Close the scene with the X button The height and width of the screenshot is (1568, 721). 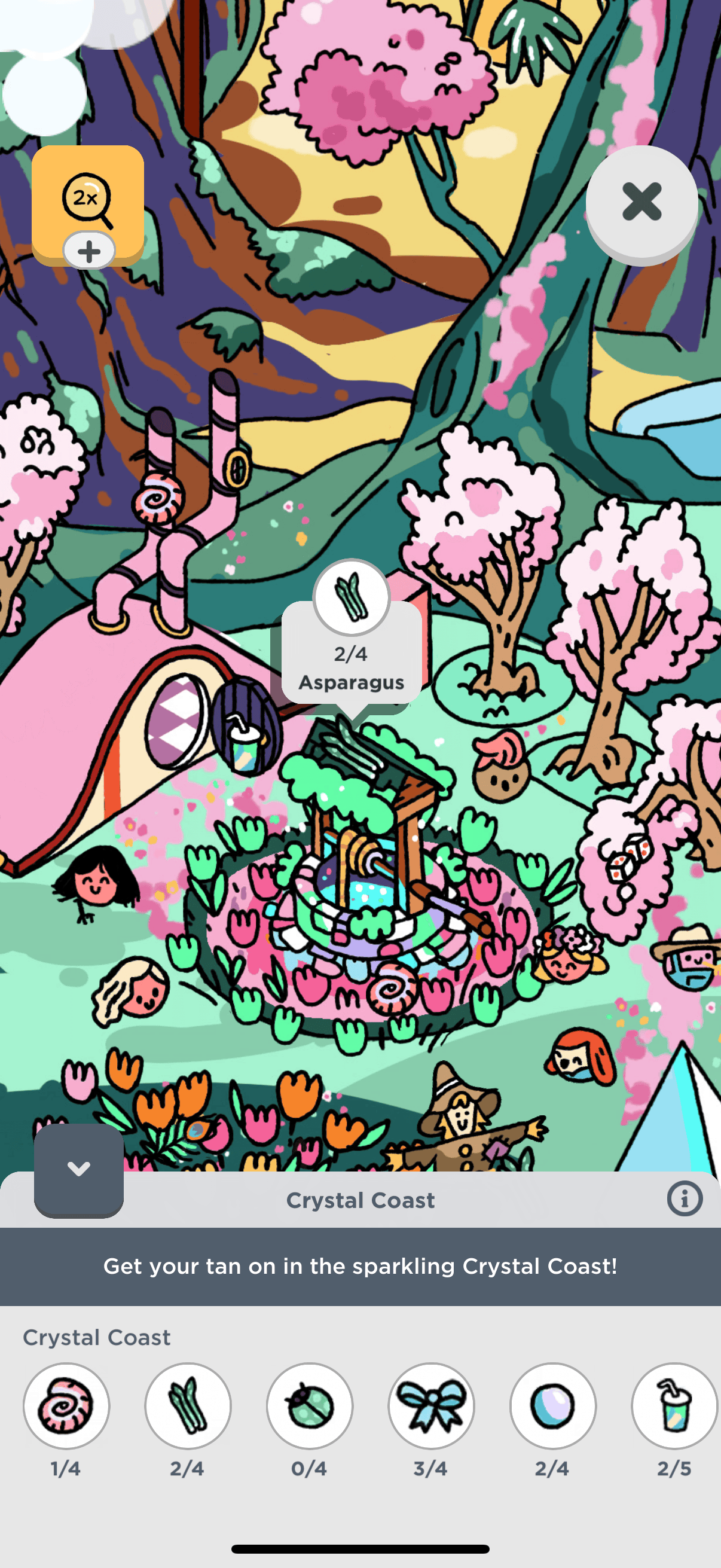tap(641, 202)
